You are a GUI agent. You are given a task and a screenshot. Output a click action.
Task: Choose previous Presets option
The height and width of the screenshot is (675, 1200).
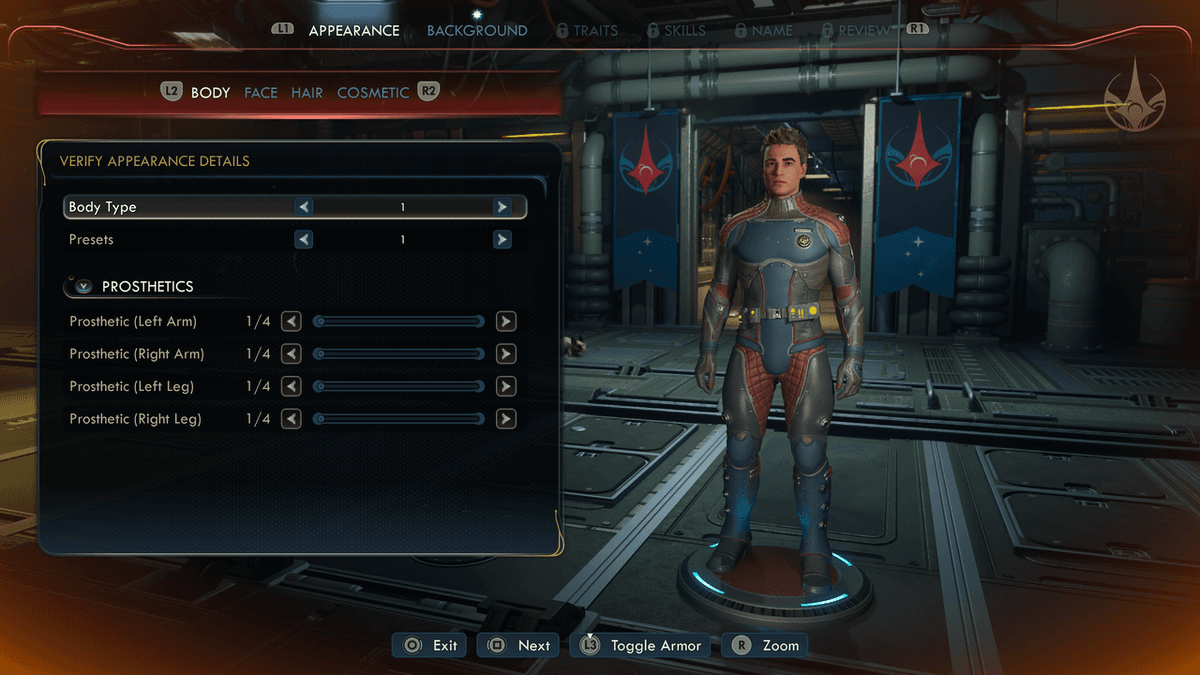pos(303,240)
